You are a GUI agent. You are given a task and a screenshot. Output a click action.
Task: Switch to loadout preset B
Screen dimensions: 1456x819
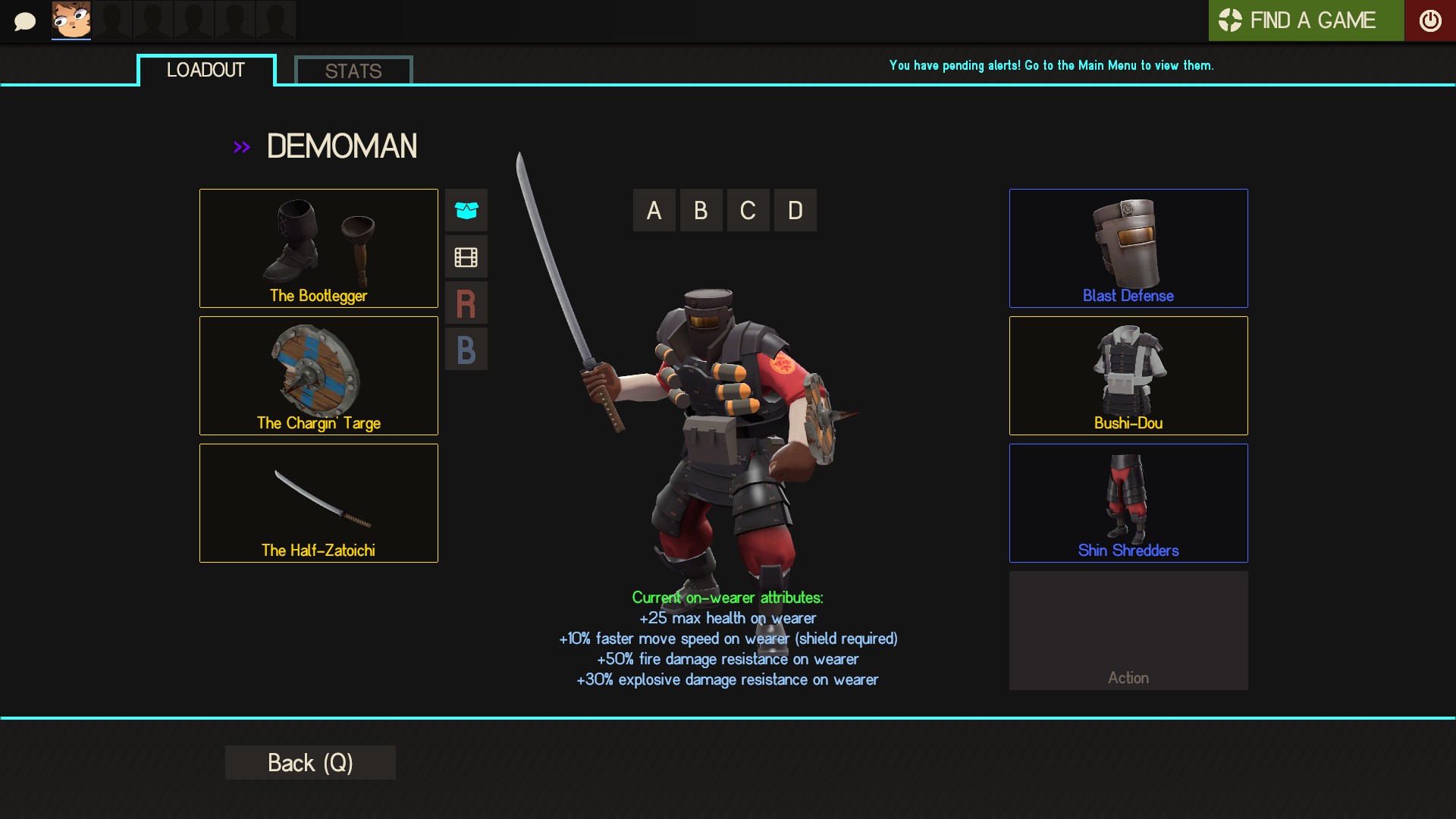coord(701,210)
